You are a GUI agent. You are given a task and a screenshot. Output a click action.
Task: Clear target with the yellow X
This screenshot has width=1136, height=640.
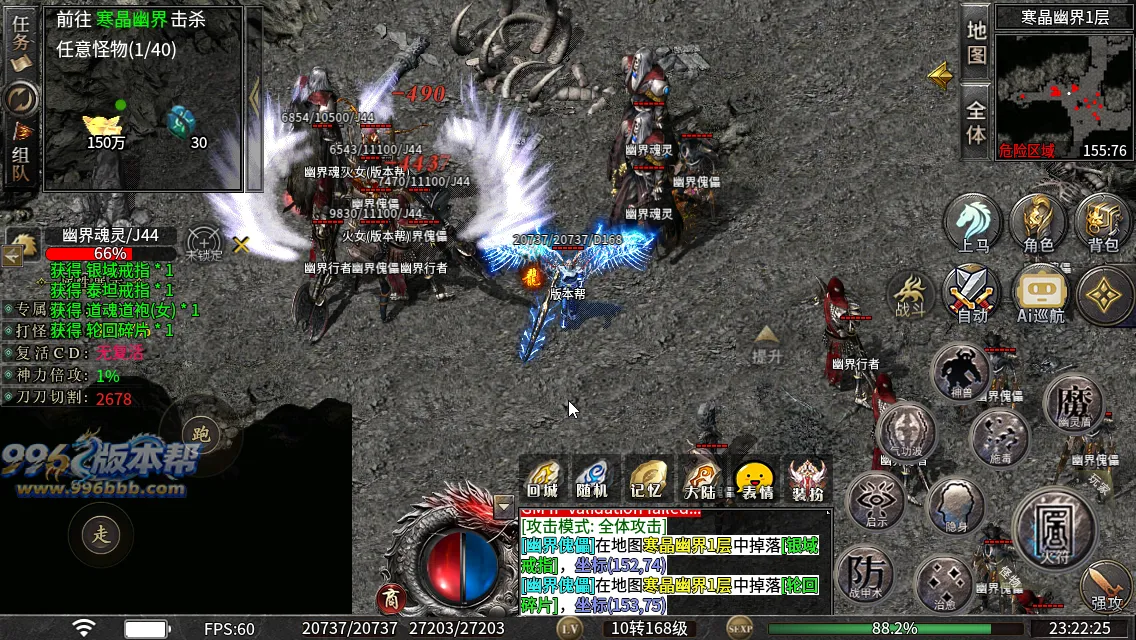[241, 243]
